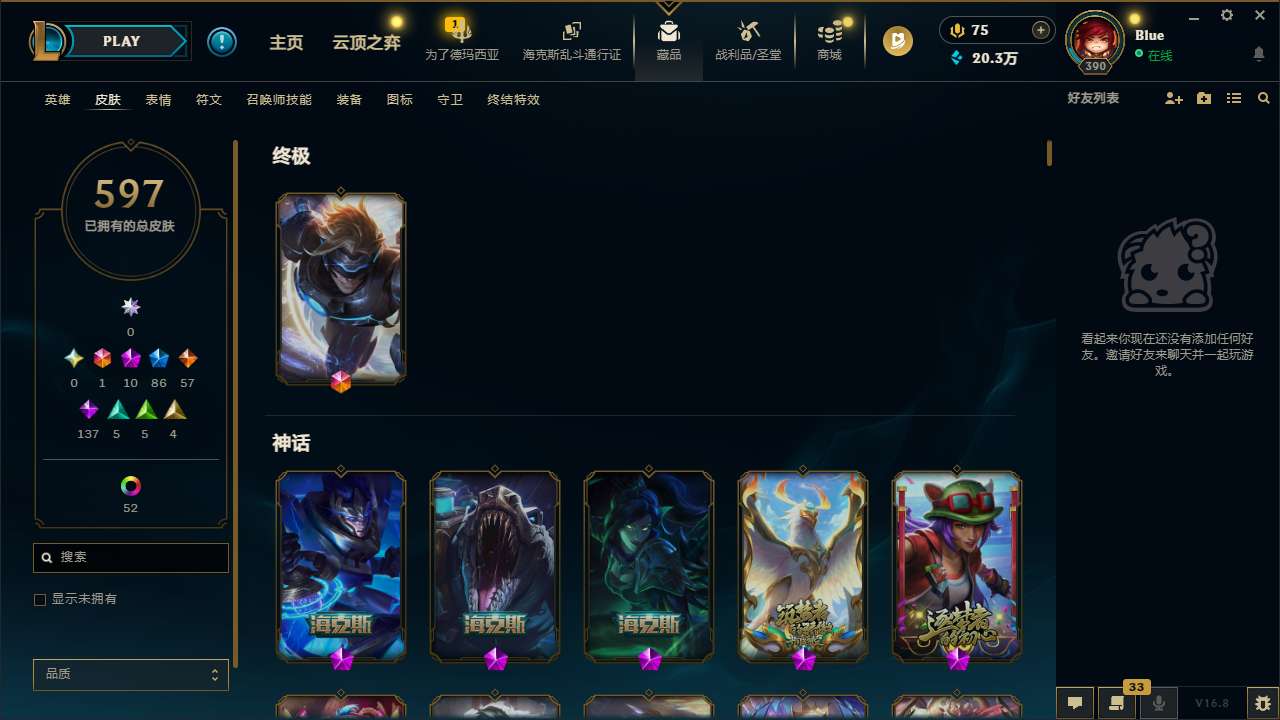
Task: Open friend list display options
Action: pos(1233,98)
